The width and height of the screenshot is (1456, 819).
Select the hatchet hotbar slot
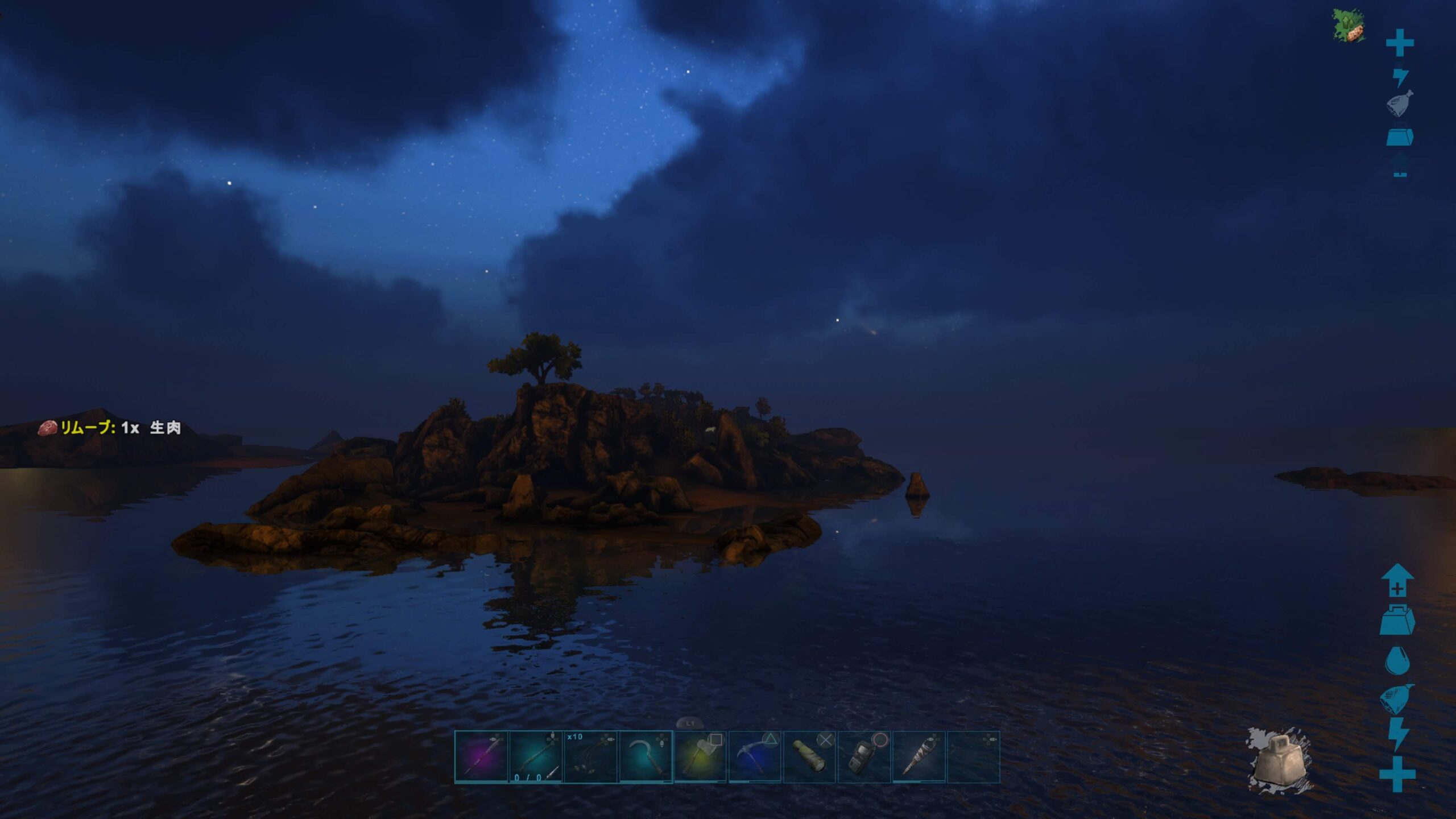tap(700, 757)
